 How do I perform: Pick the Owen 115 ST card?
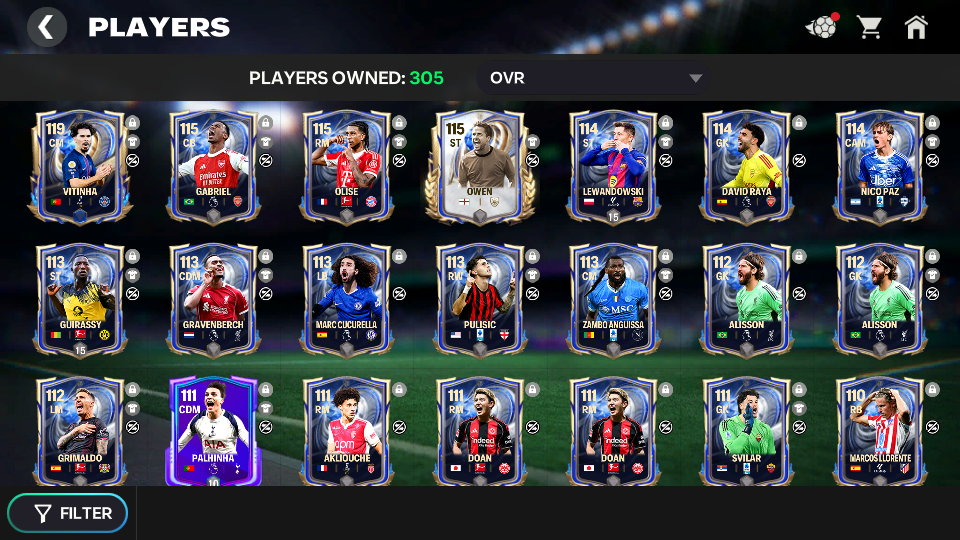pos(480,165)
